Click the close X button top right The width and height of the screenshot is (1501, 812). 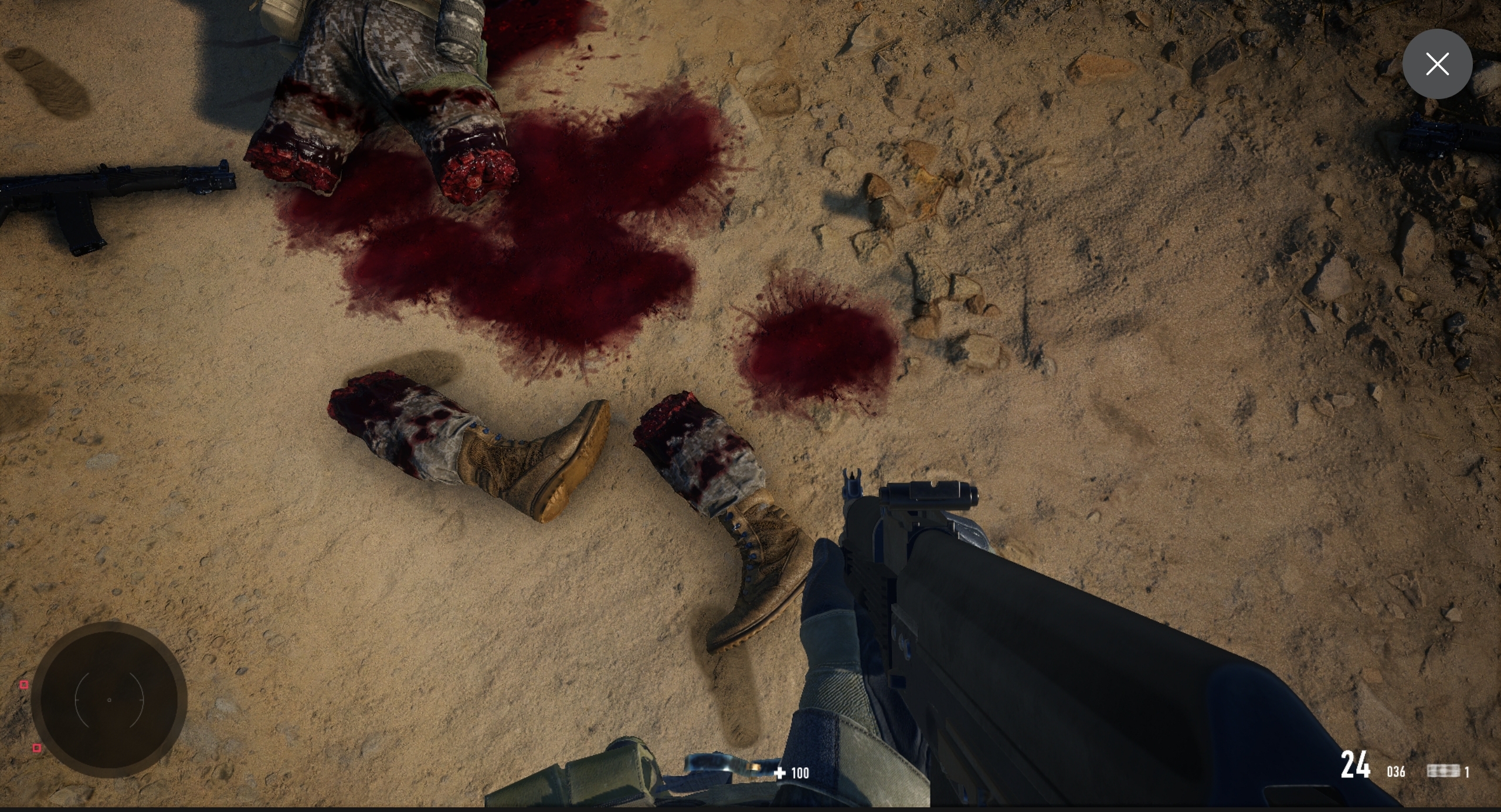coord(1438,63)
